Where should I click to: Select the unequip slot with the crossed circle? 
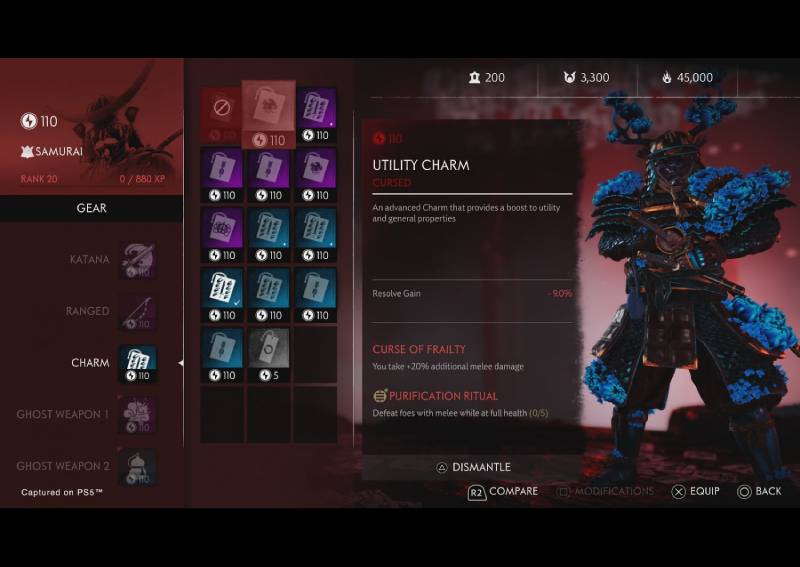[x=220, y=110]
